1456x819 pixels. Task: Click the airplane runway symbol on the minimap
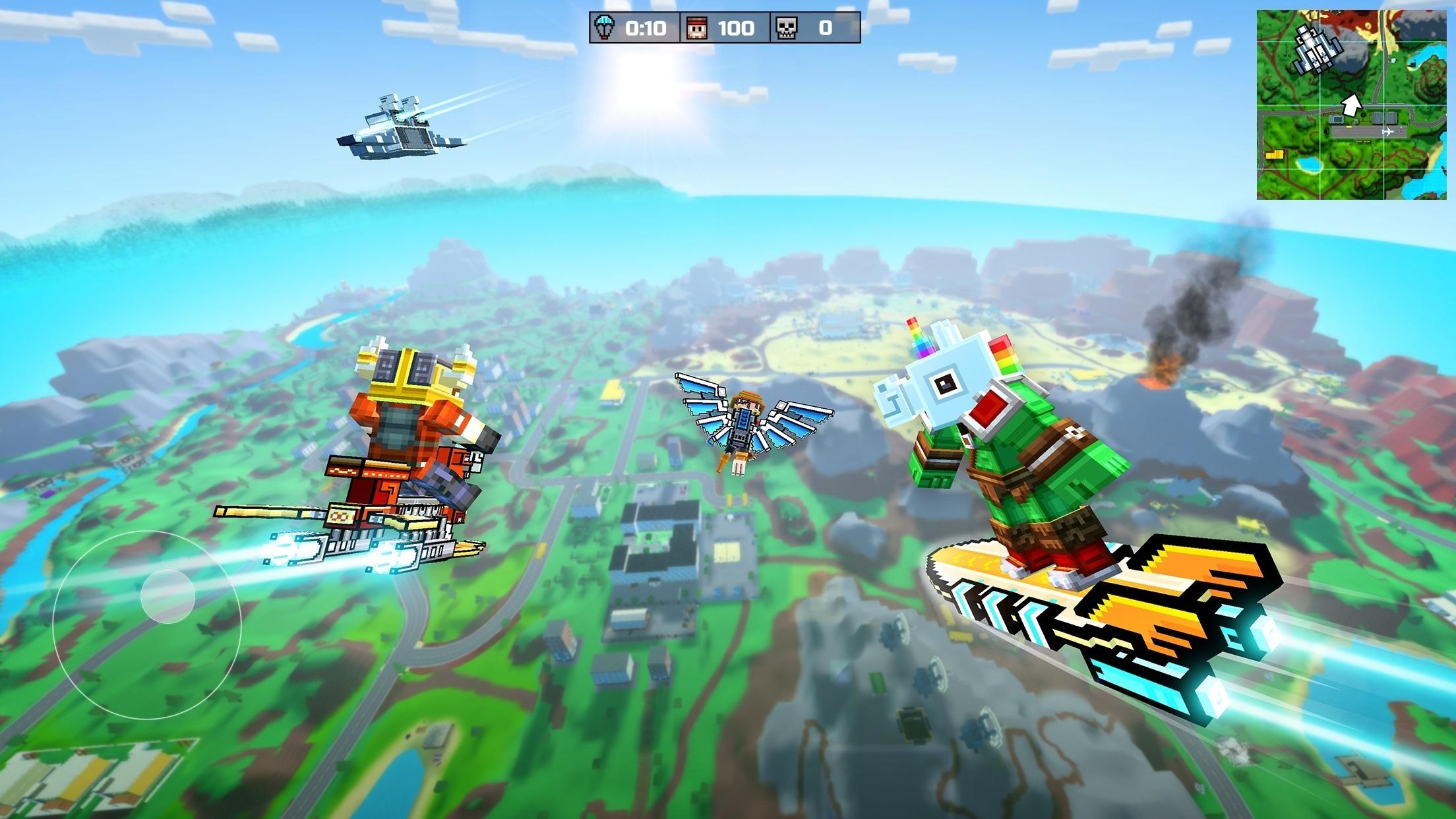(x=1387, y=133)
